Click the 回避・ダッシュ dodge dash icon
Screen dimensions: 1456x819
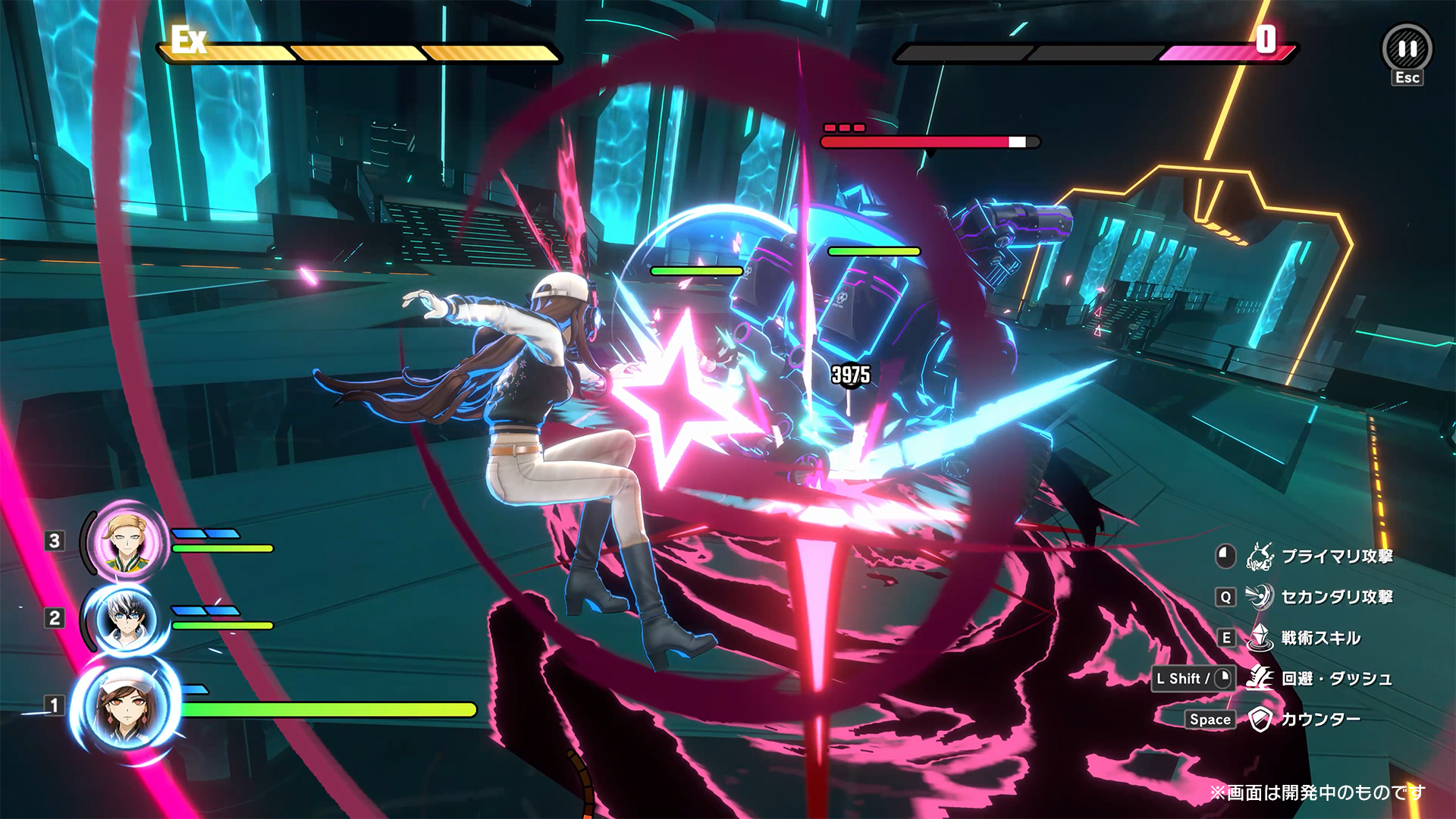point(1260,678)
